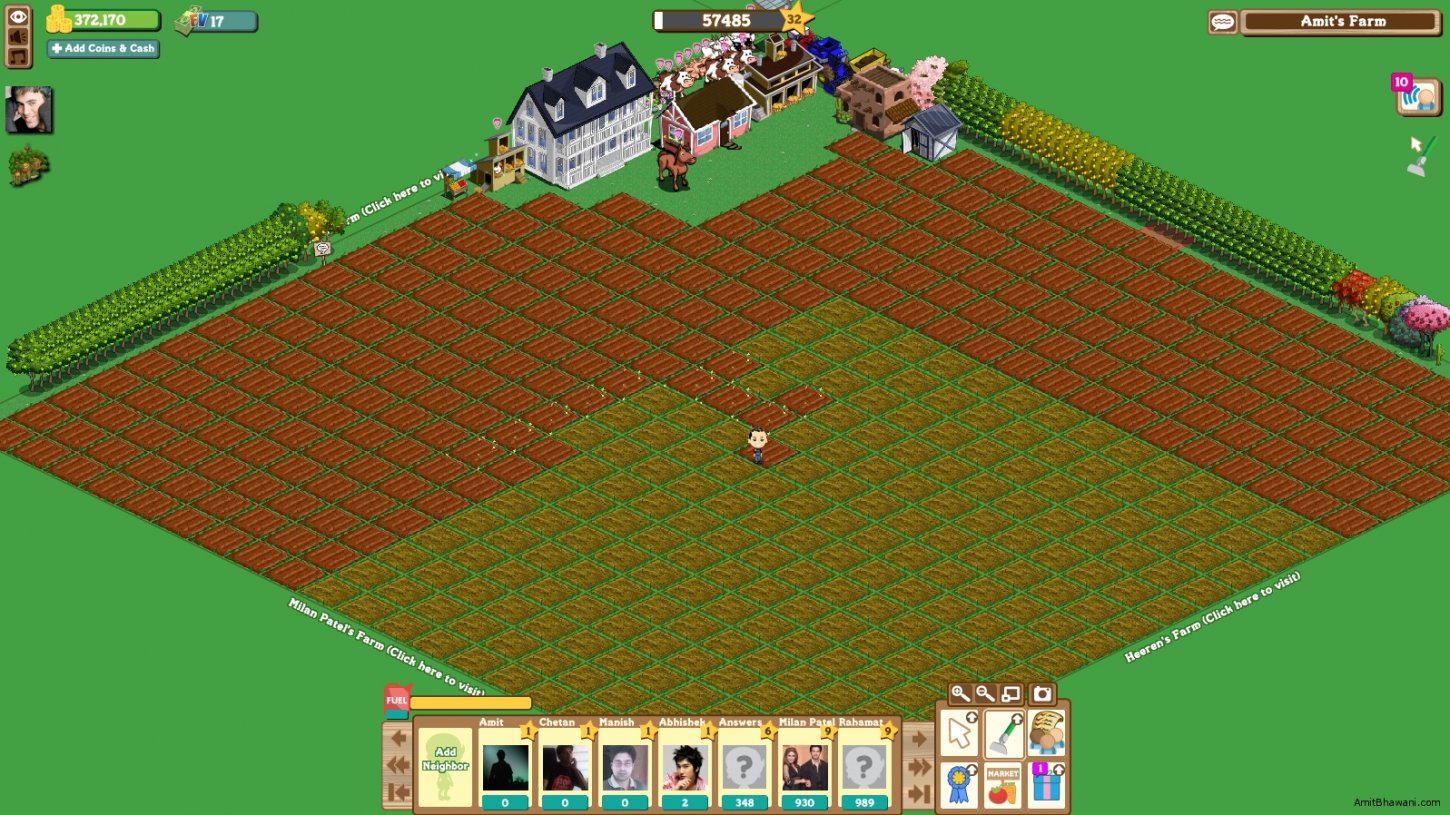Select the plow tool
The width and height of the screenshot is (1450, 815).
point(1003,733)
